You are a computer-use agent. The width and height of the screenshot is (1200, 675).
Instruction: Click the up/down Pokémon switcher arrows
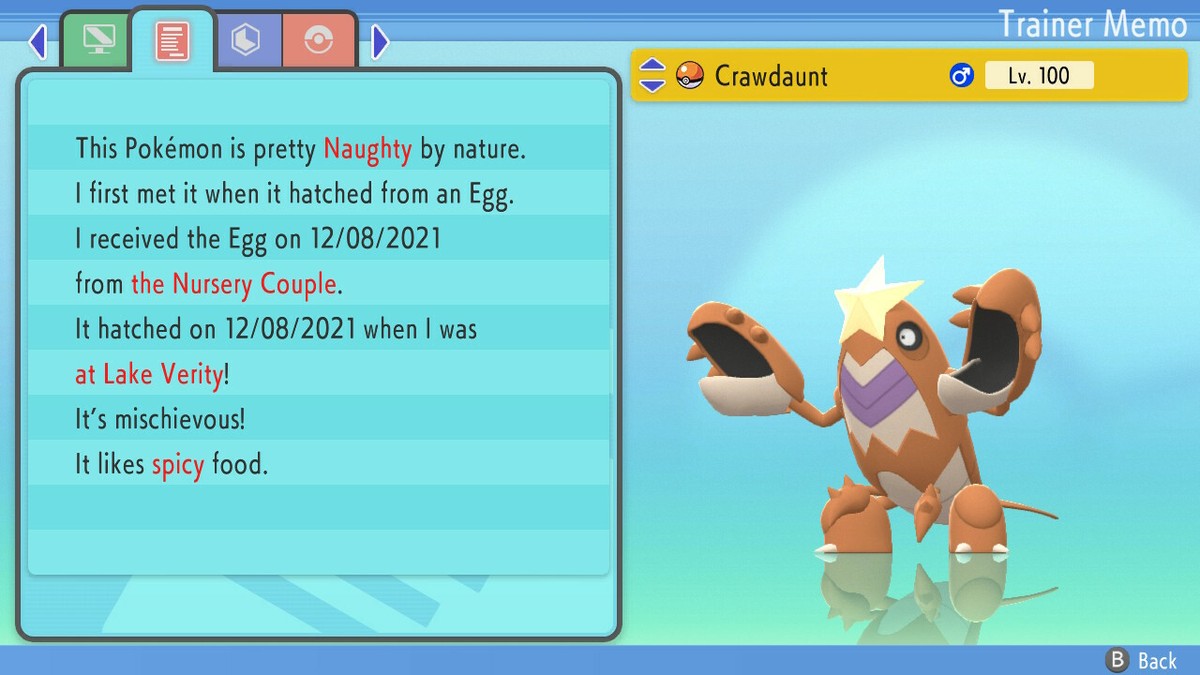tap(652, 75)
